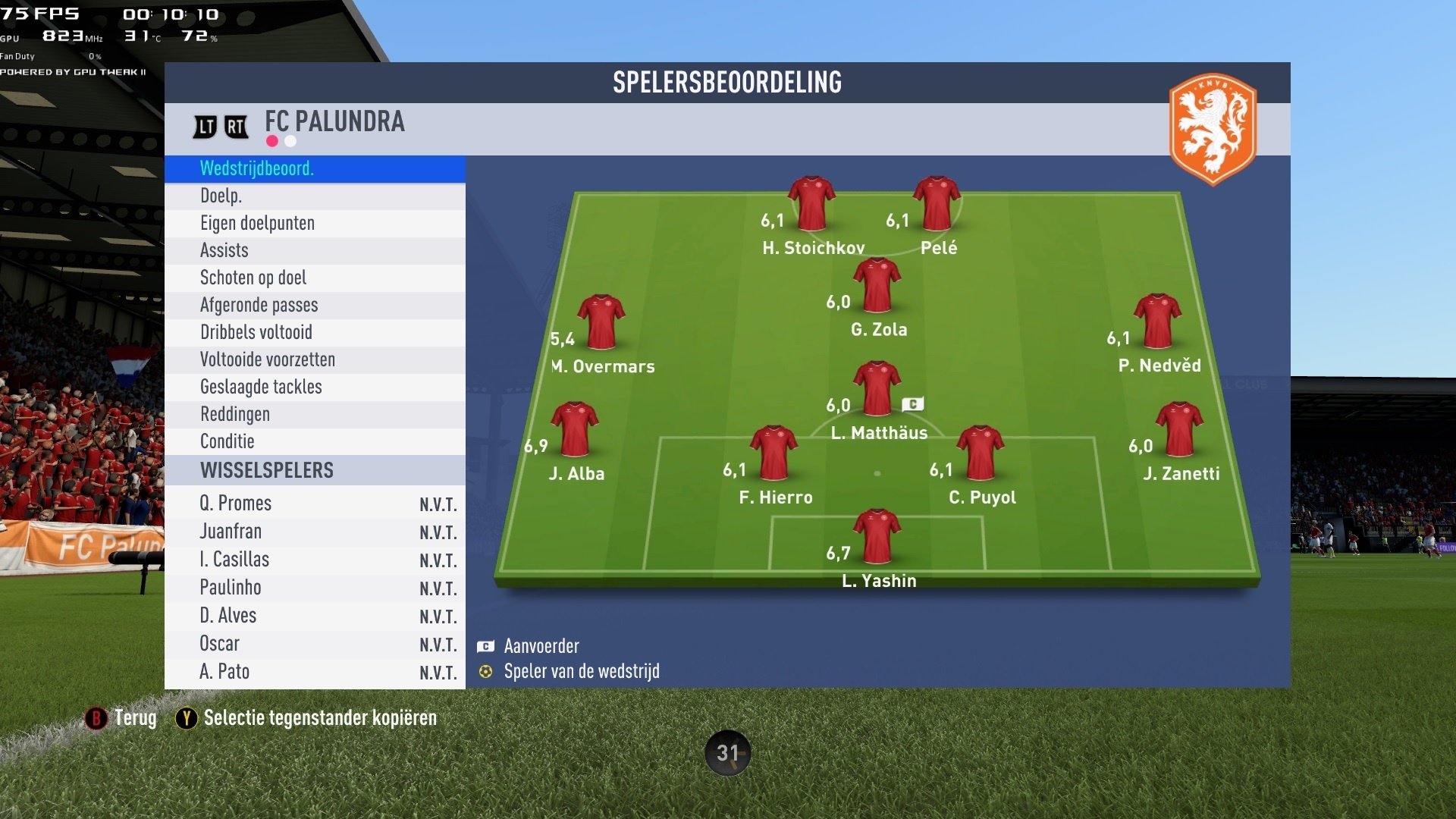The image size is (1456, 819).
Task: Open the Doelp. stat row
Action: pos(315,196)
